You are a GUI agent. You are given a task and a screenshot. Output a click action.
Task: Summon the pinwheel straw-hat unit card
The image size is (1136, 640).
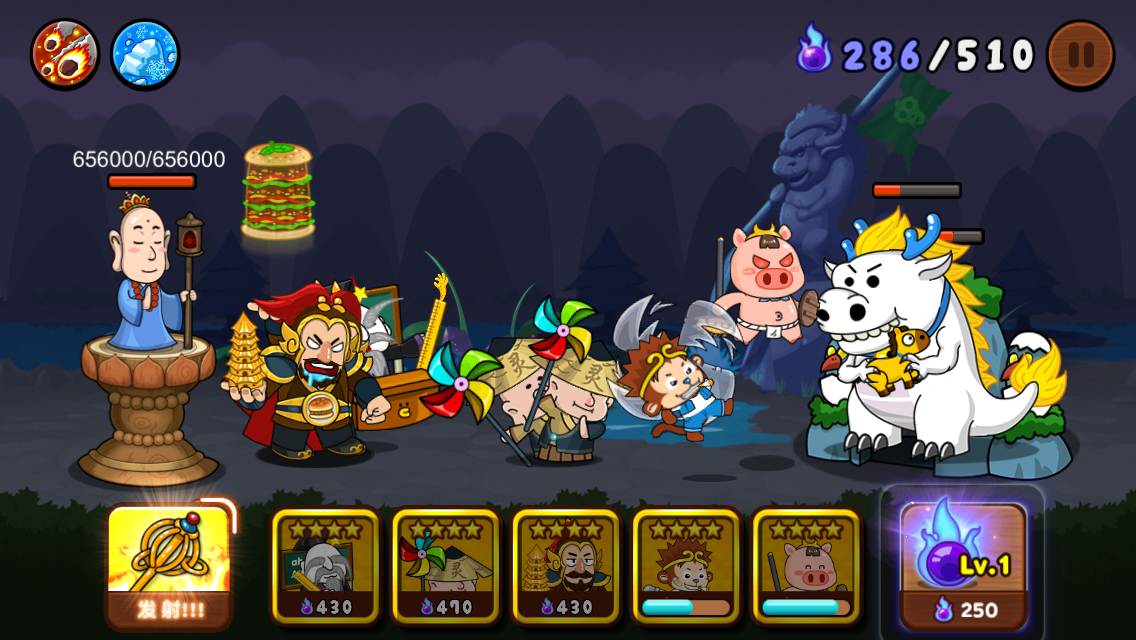[x=446, y=566]
